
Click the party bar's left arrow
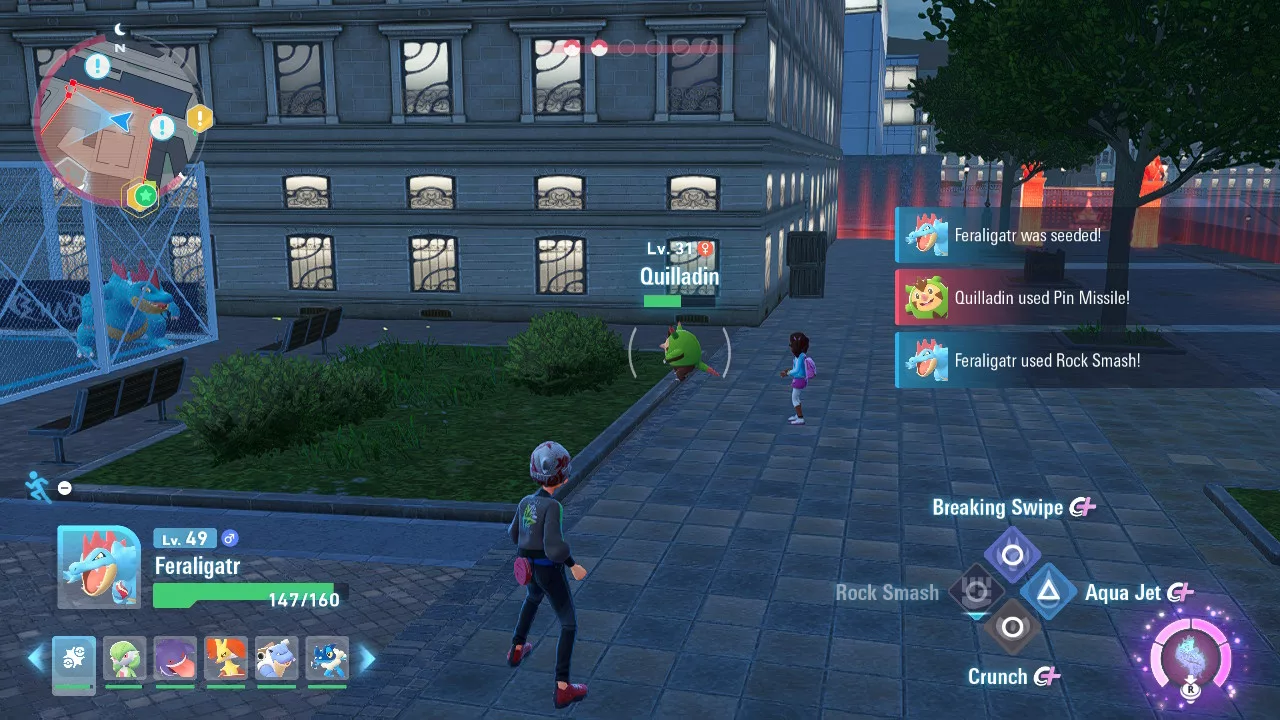pos(36,658)
